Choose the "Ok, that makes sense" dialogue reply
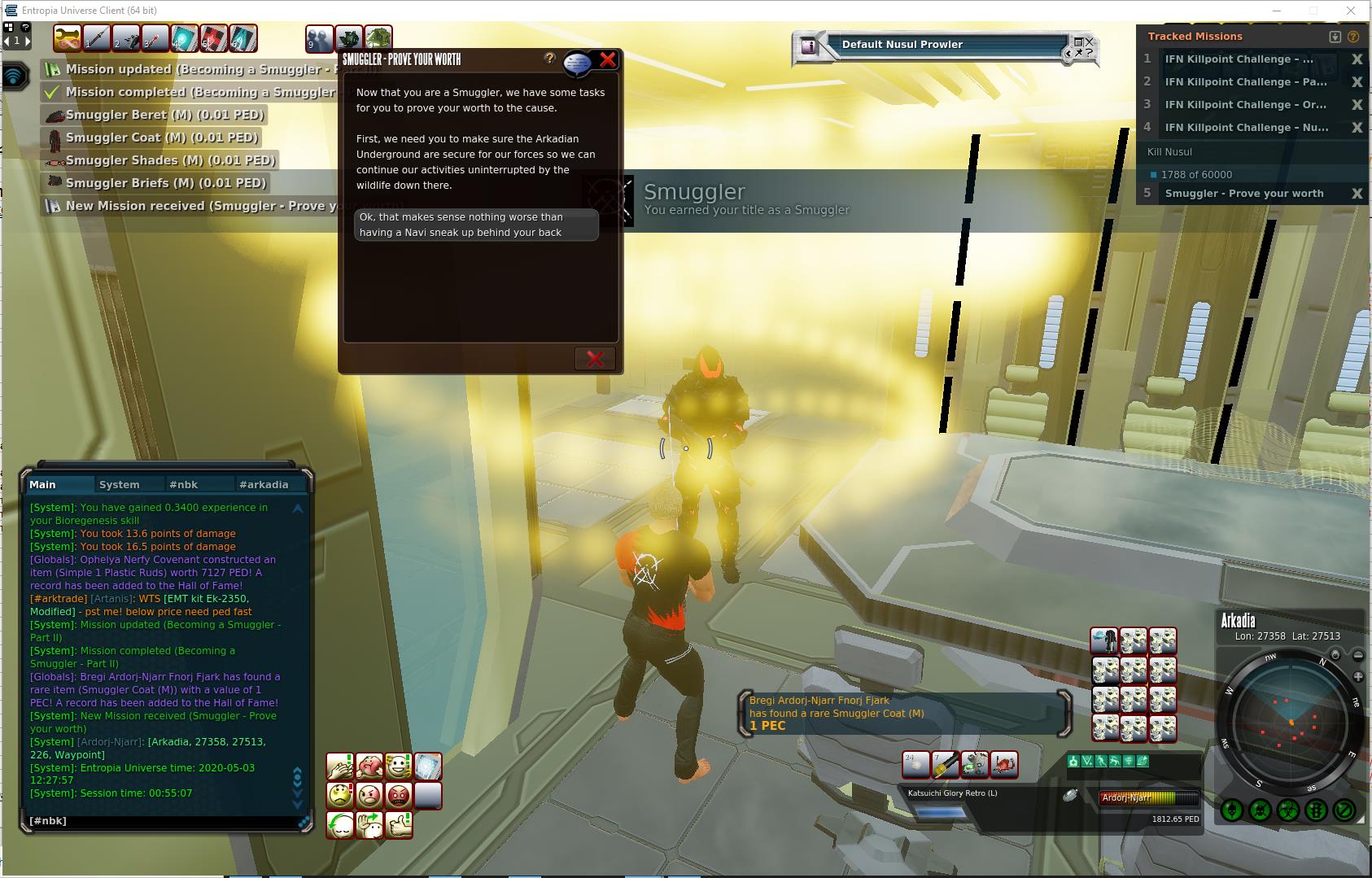The height and width of the screenshot is (878, 1372). [476, 225]
